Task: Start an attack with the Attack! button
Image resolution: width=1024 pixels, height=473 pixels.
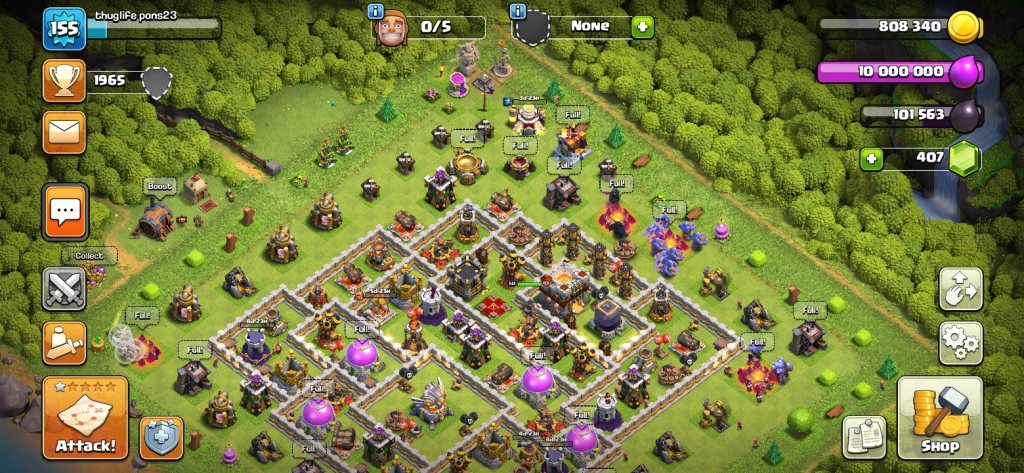Action: click(x=85, y=417)
